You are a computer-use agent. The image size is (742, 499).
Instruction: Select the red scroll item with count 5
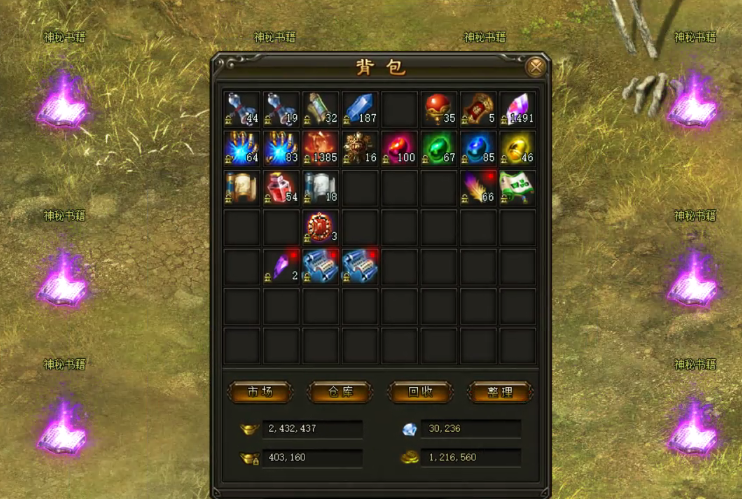[x=478, y=108]
